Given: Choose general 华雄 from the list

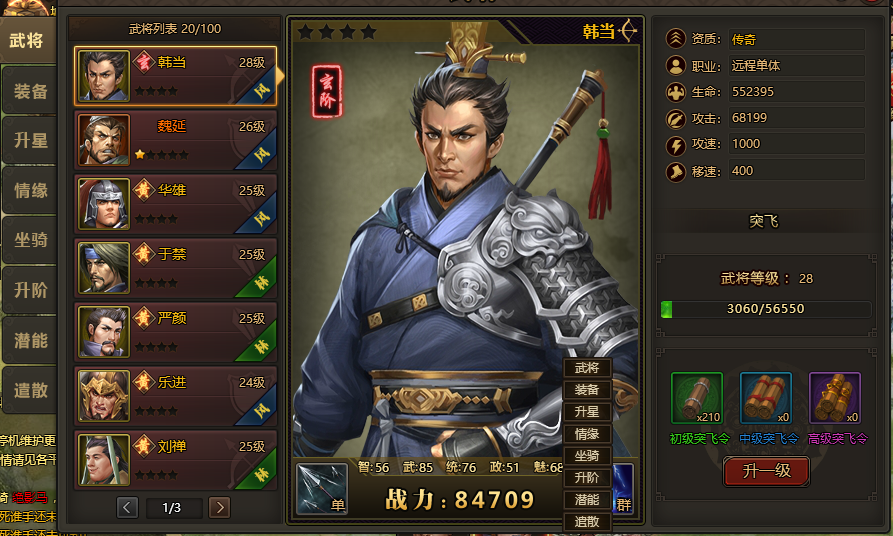Looking at the screenshot, I should pyautogui.click(x=175, y=204).
